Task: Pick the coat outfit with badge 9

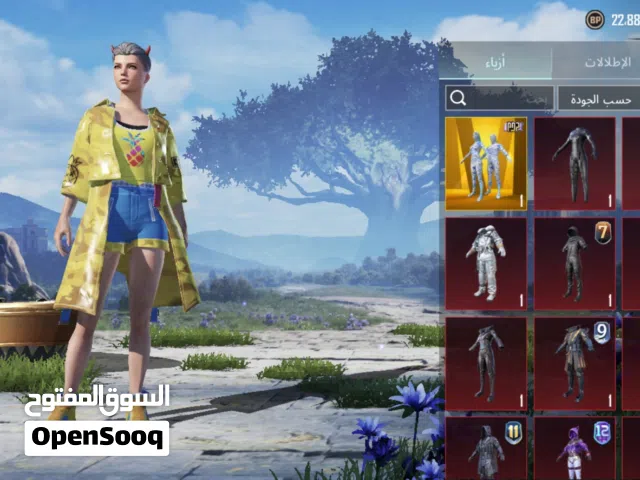Action: click(574, 361)
